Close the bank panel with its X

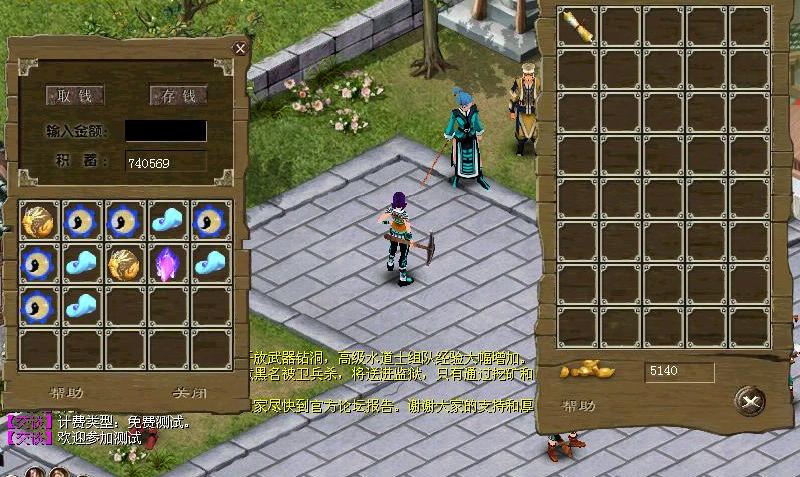tap(239, 47)
